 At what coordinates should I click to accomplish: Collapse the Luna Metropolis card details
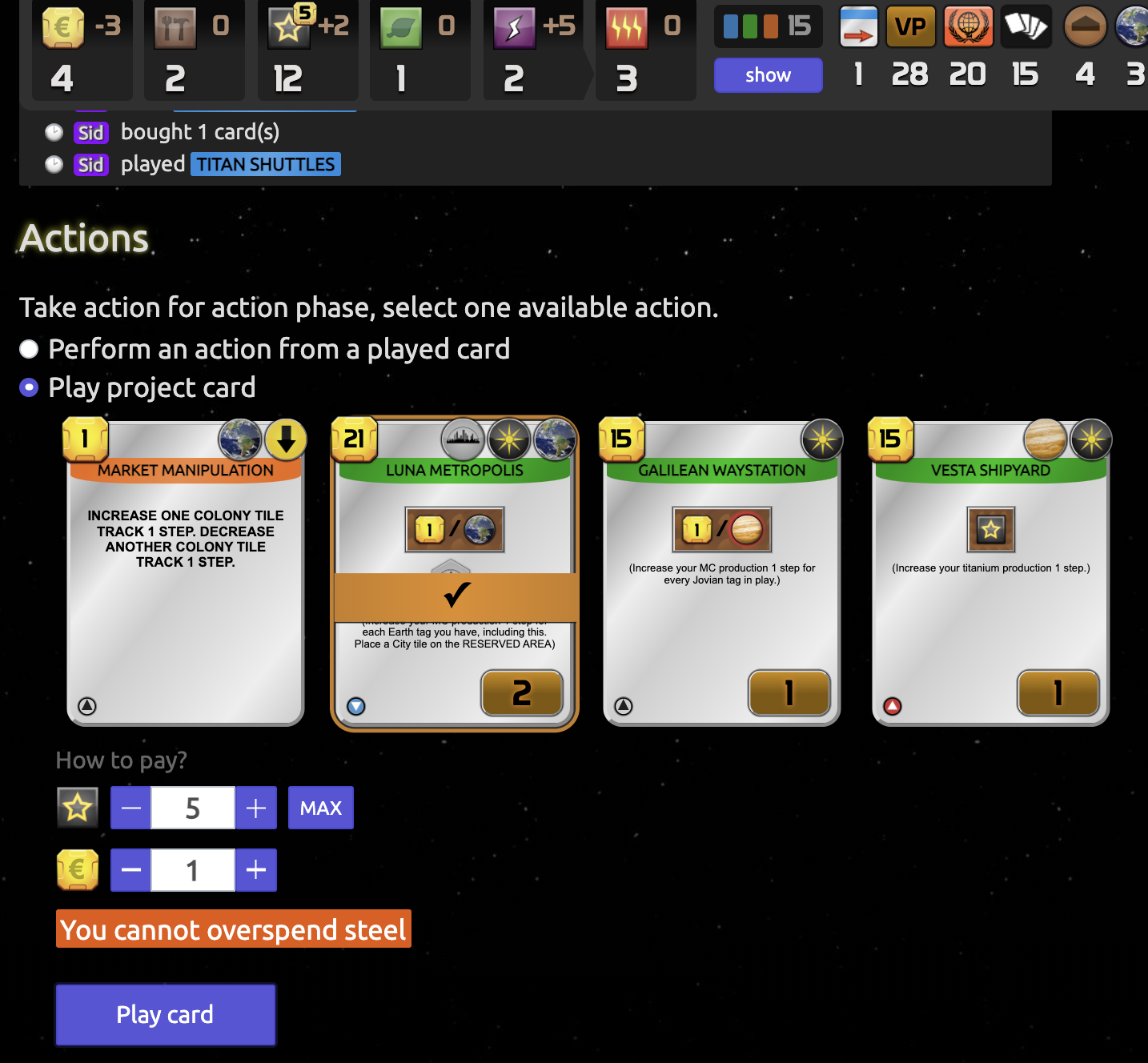click(x=355, y=707)
